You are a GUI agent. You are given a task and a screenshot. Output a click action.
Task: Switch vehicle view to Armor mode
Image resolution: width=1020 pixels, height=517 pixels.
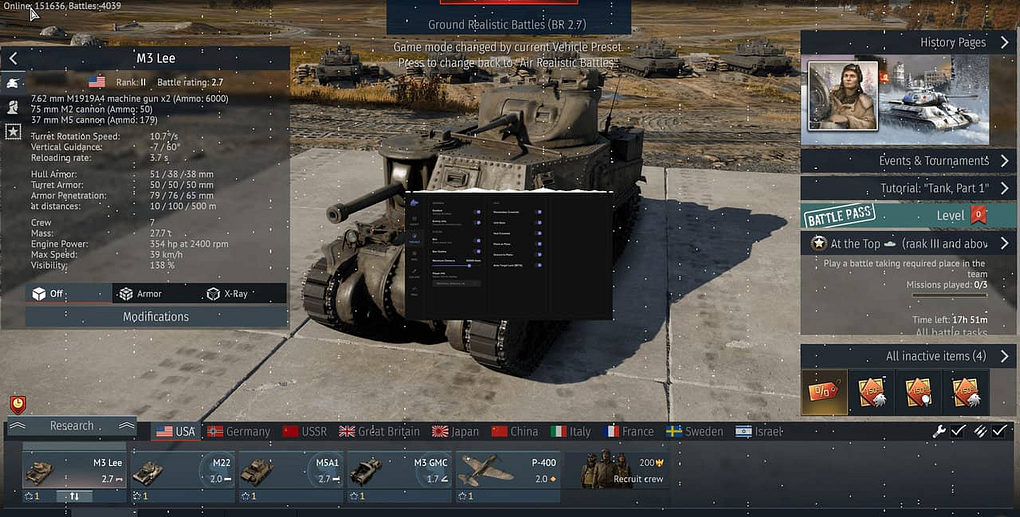click(140, 294)
